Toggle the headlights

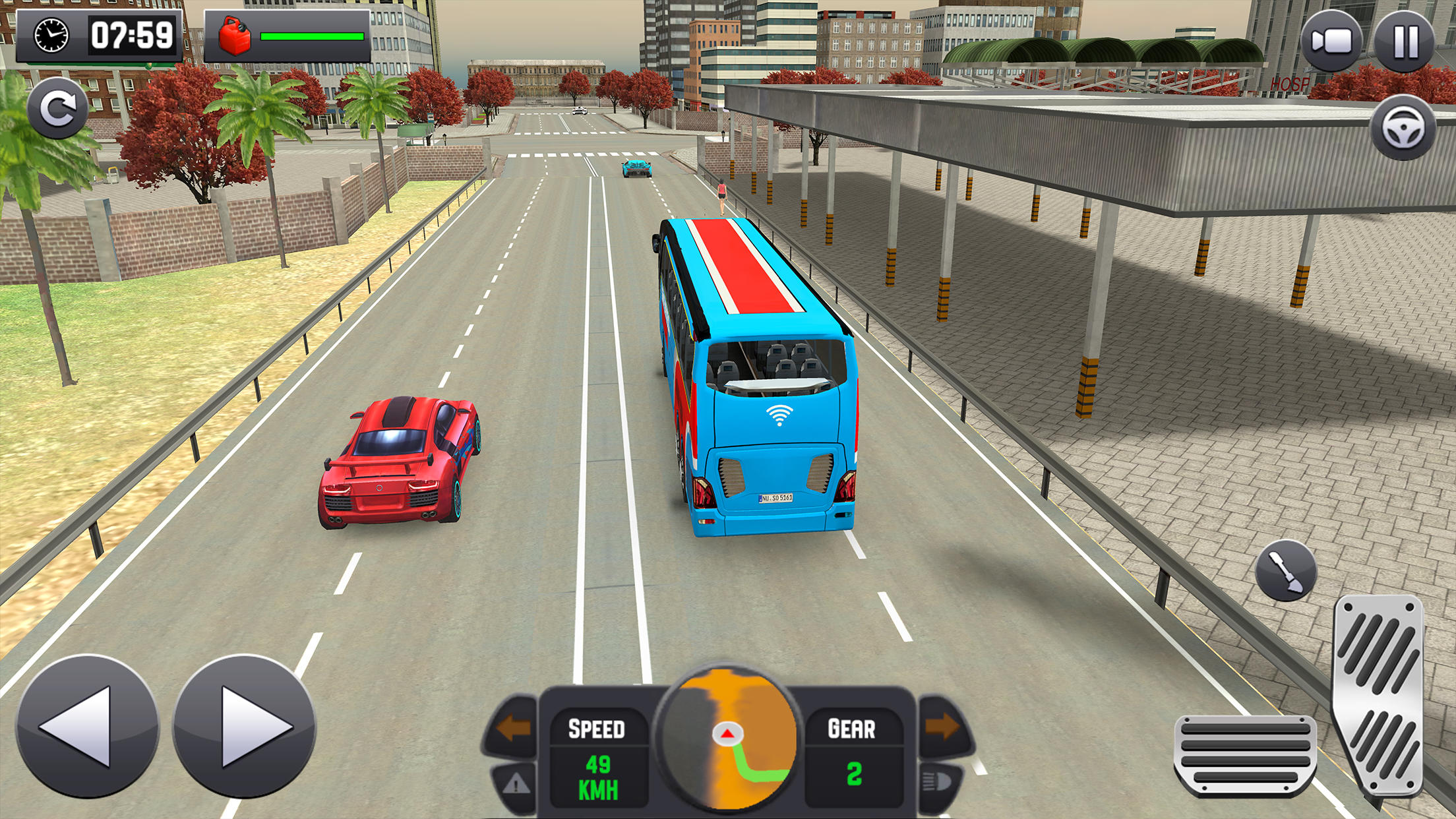point(938,783)
